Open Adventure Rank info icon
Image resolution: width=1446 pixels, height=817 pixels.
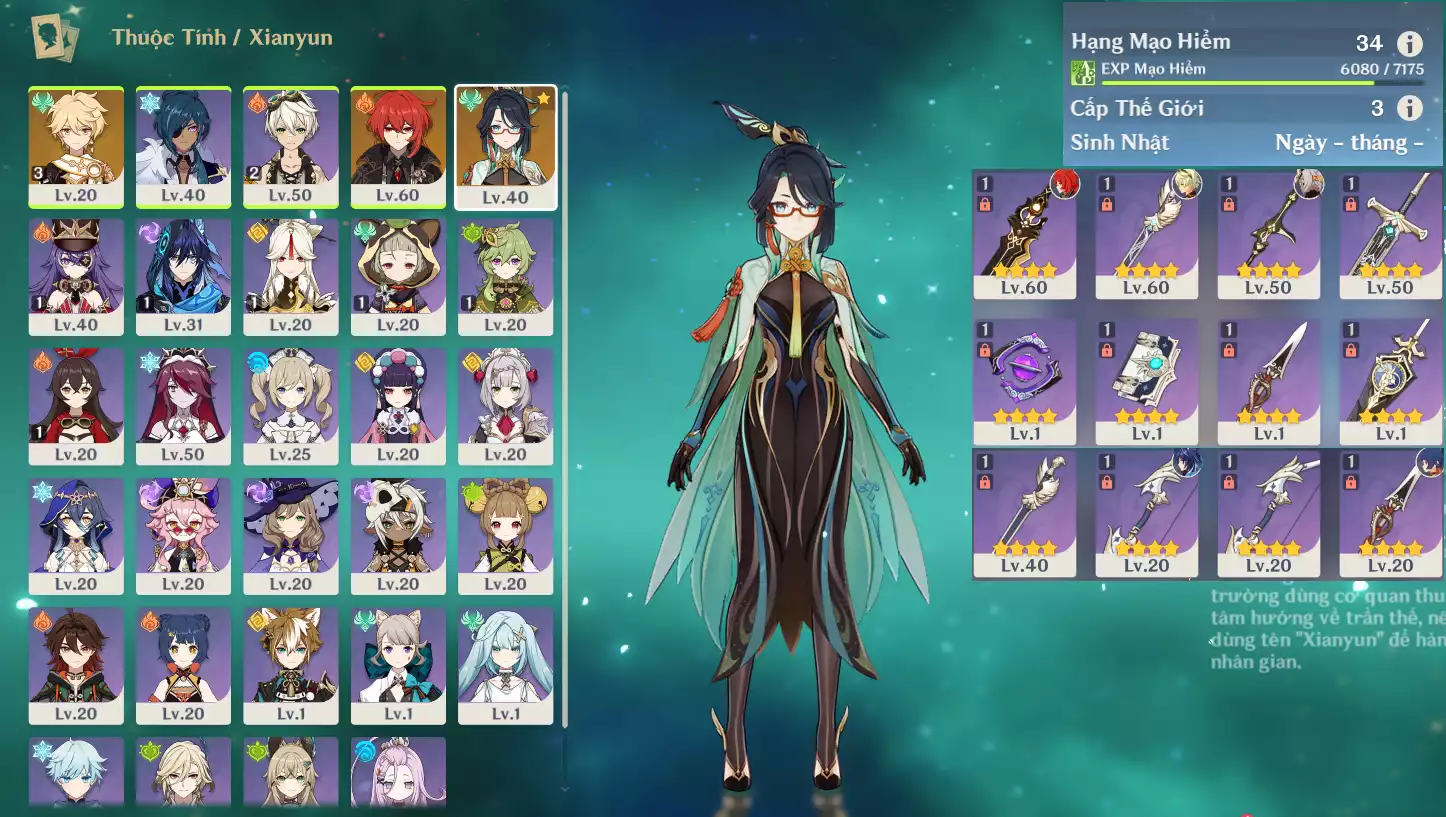(1409, 43)
